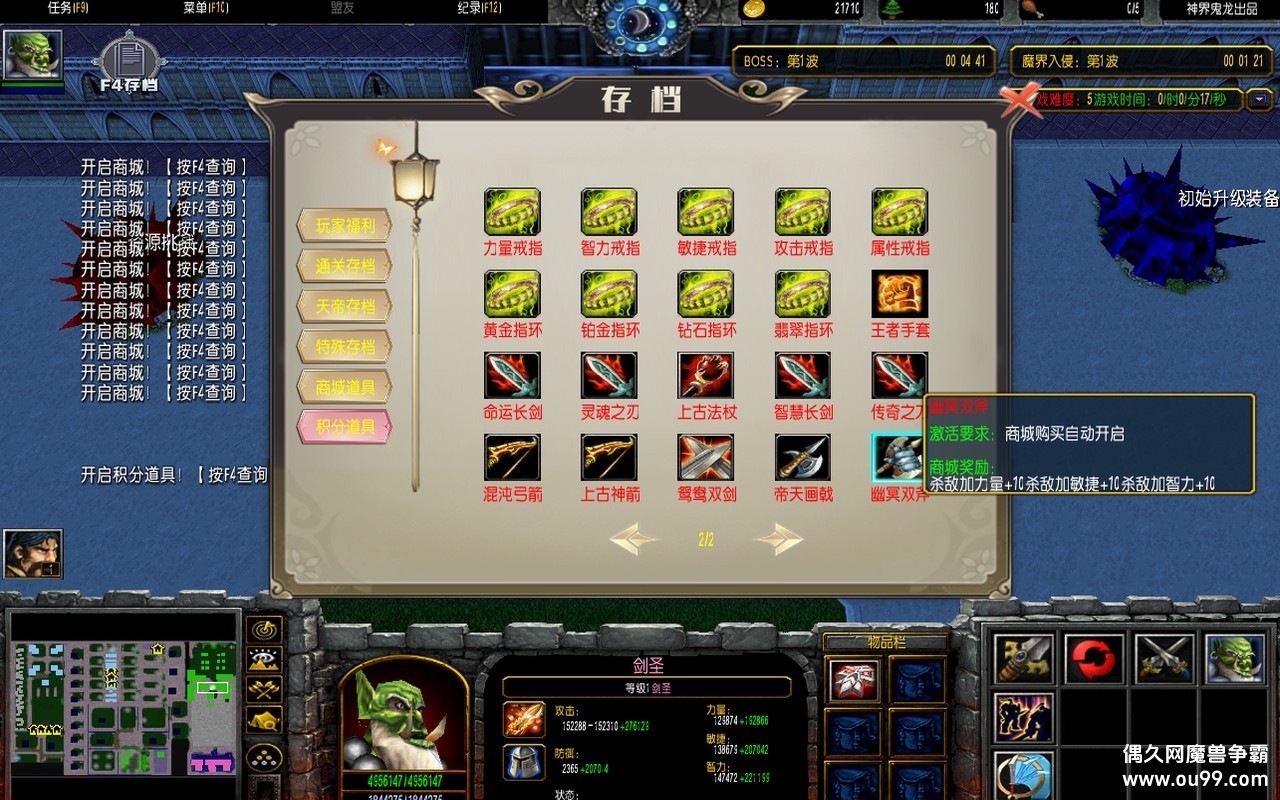Open the F4存档 save button
This screenshot has height=800, width=1280.
pyautogui.click(x=127, y=62)
